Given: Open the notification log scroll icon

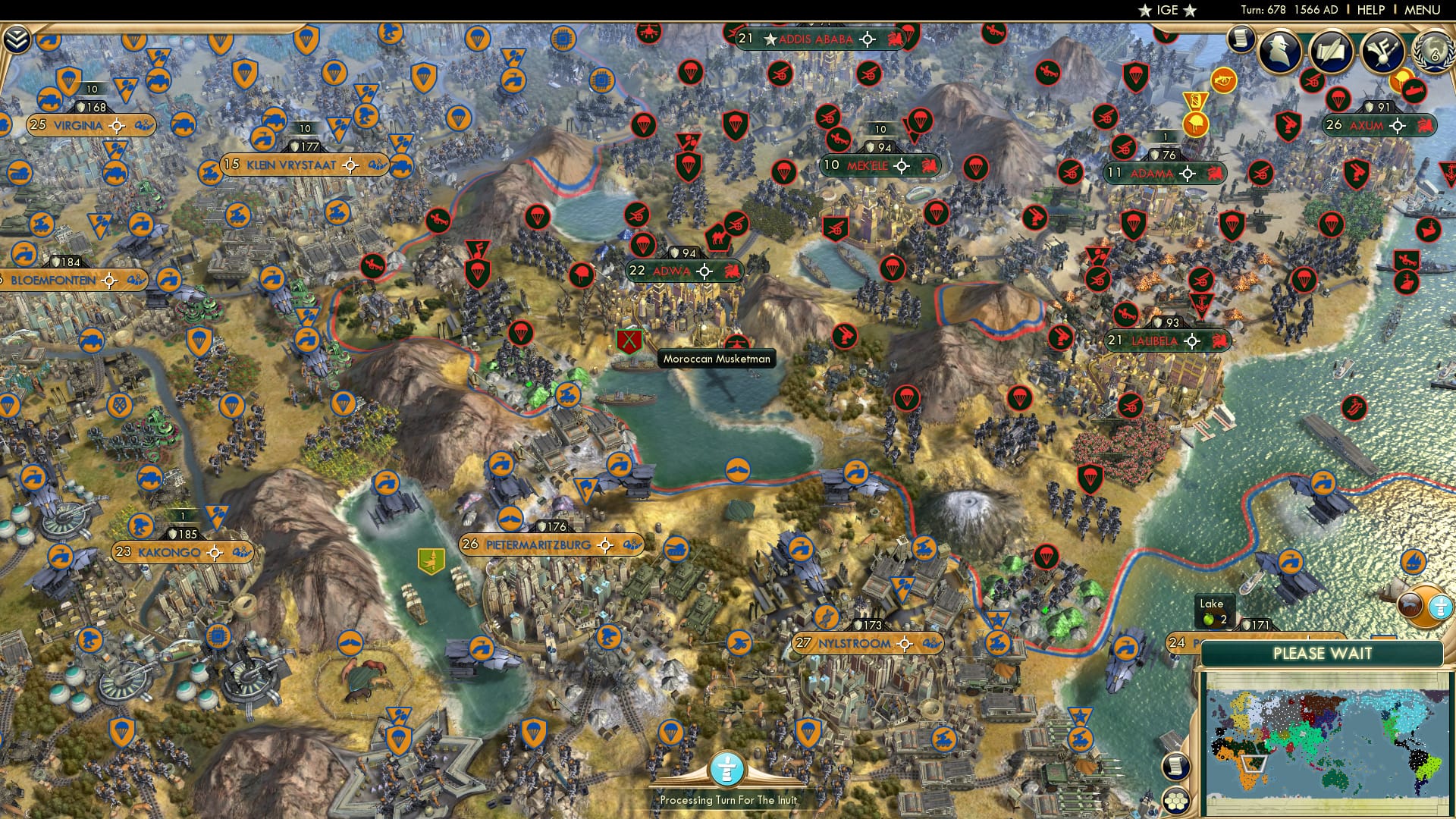Looking at the screenshot, I should 1241,39.
